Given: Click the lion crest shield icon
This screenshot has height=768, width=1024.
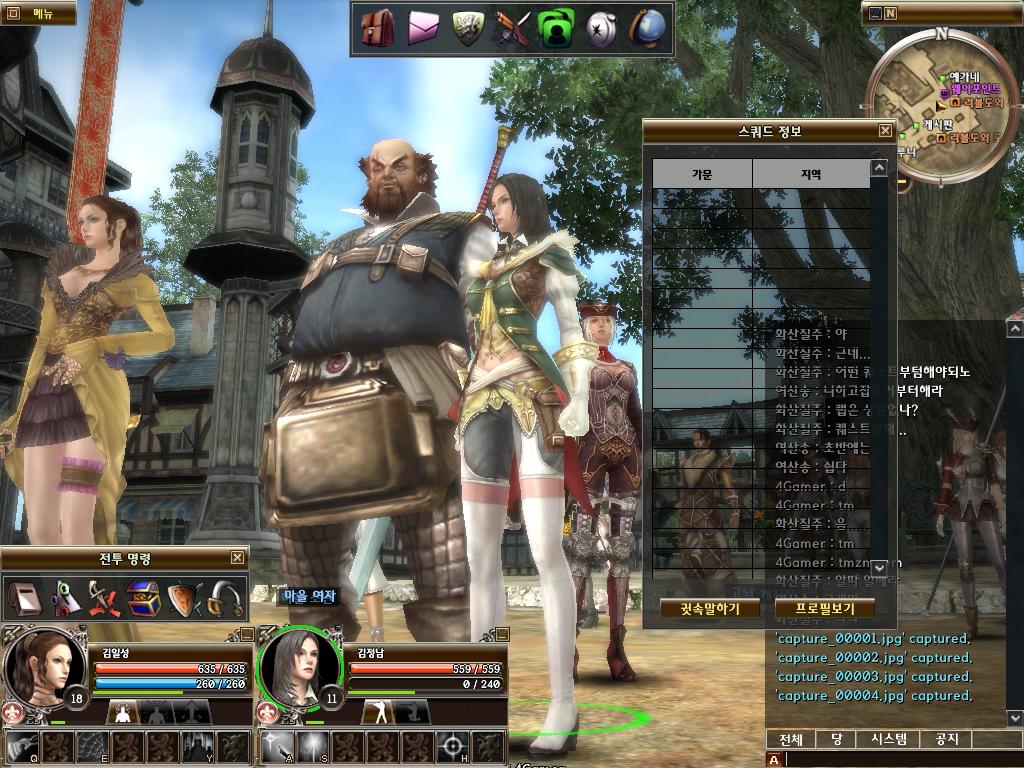Looking at the screenshot, I should click(467, 29).
